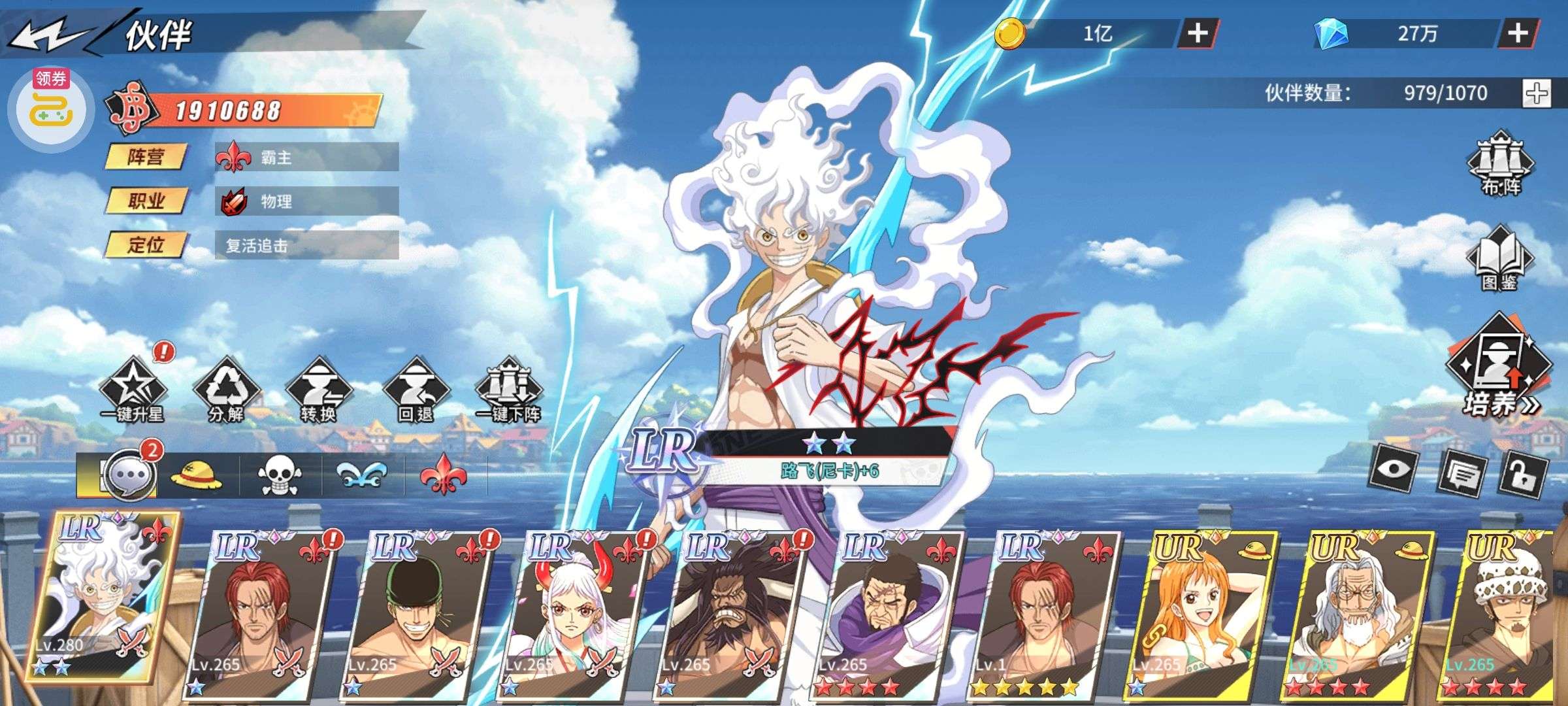Add gold coins with the plus button
The image size is (1568, 706).
pyautogui.click(x=1197, y=33)
